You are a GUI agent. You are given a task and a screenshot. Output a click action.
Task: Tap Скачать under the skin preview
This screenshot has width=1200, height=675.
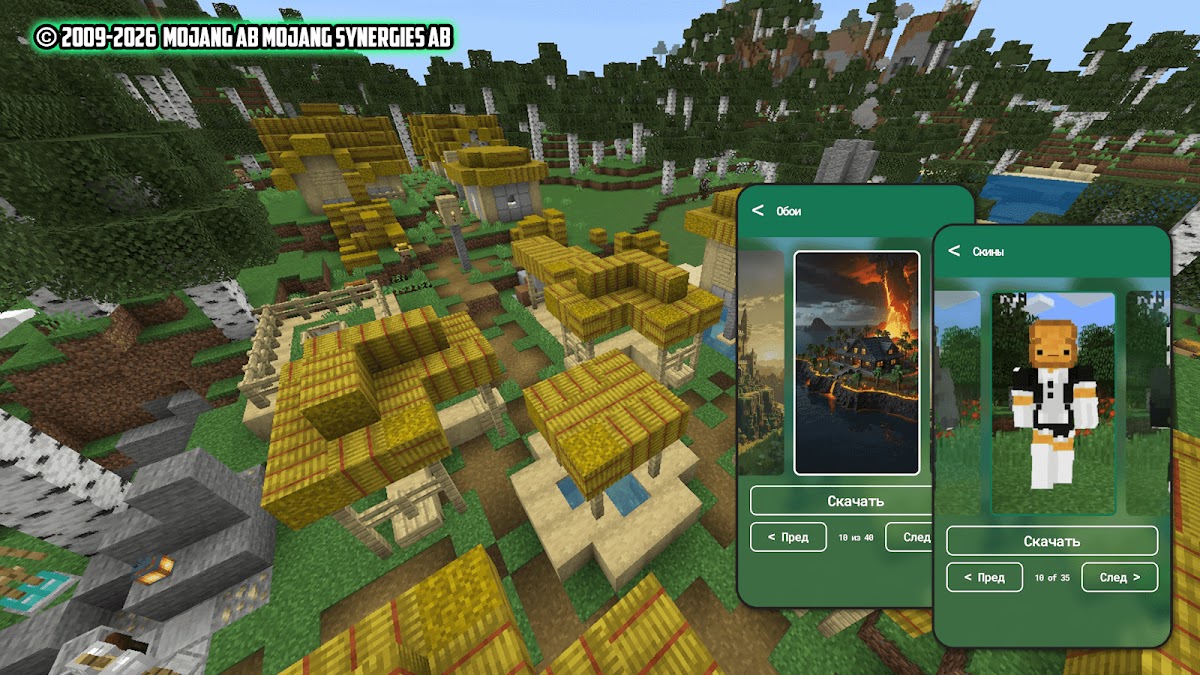1051,541
